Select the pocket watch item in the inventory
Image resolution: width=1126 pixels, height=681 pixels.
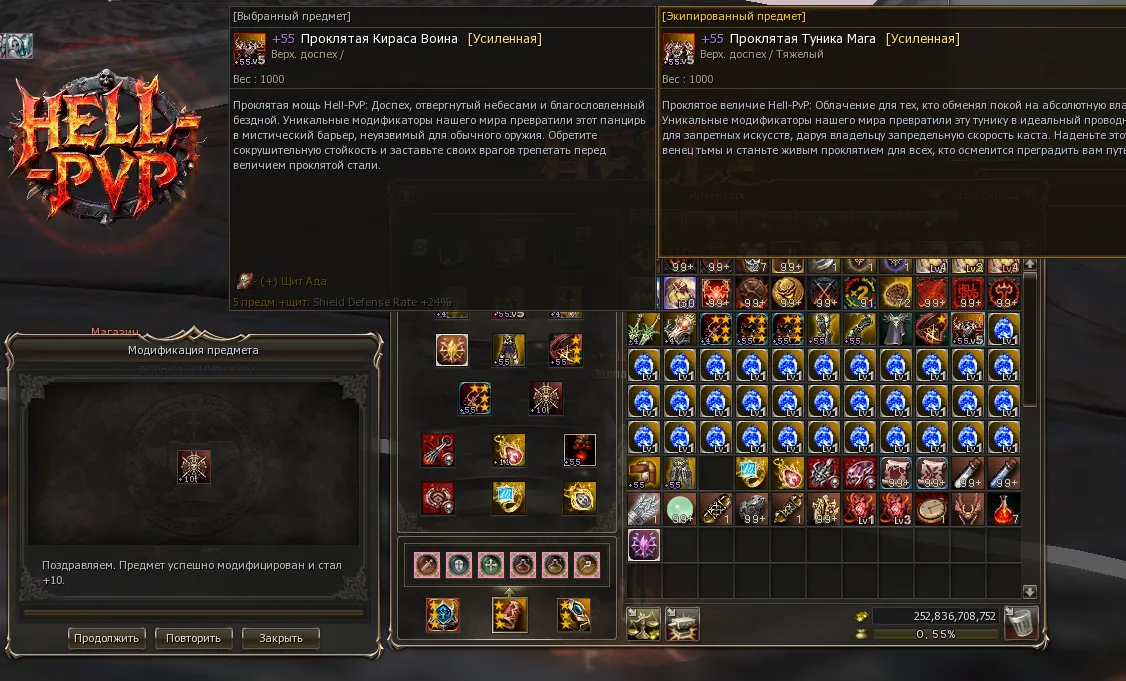click(x=932, y=509)
